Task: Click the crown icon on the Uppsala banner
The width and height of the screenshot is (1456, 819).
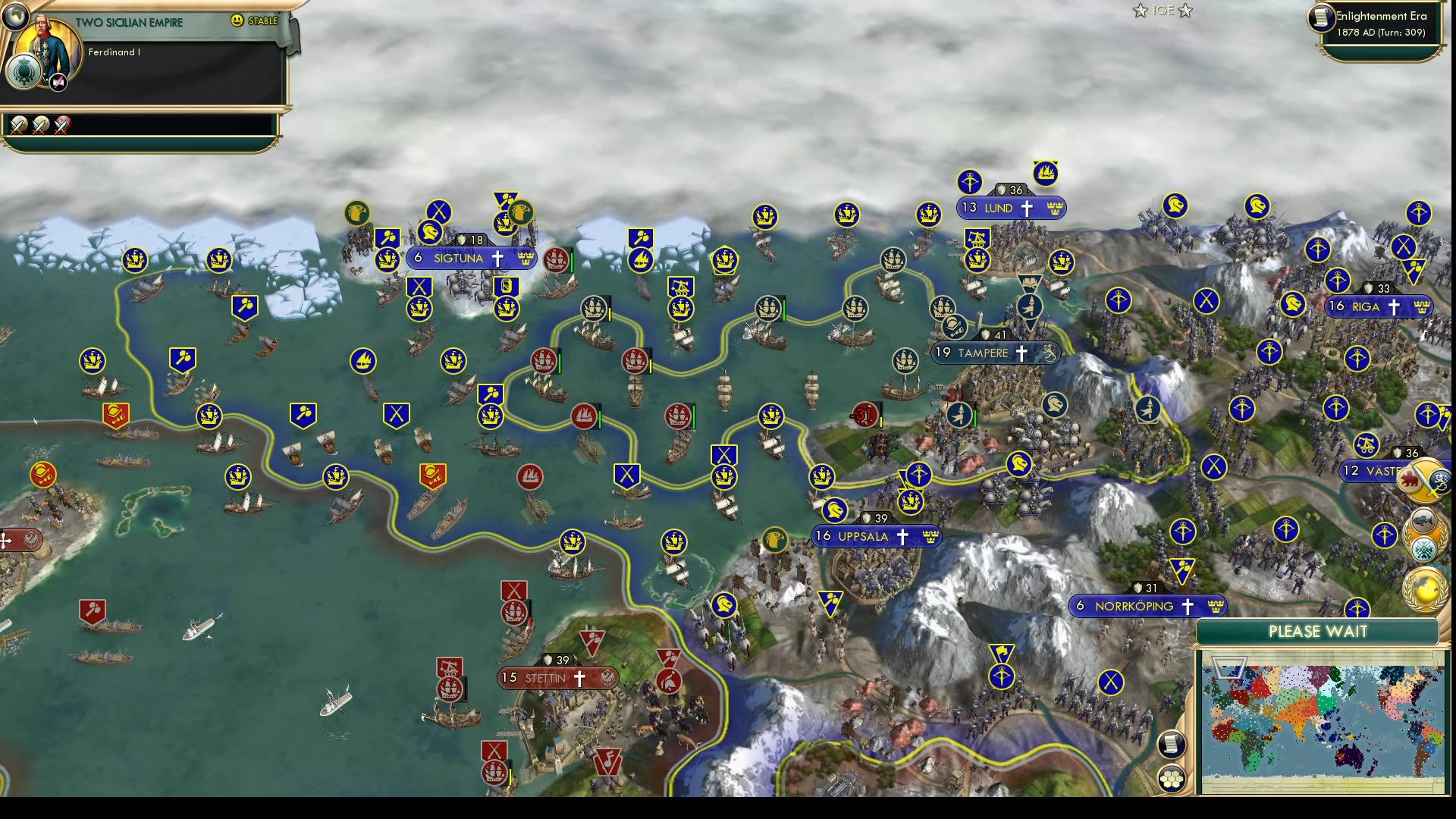Action: point(930,537)
